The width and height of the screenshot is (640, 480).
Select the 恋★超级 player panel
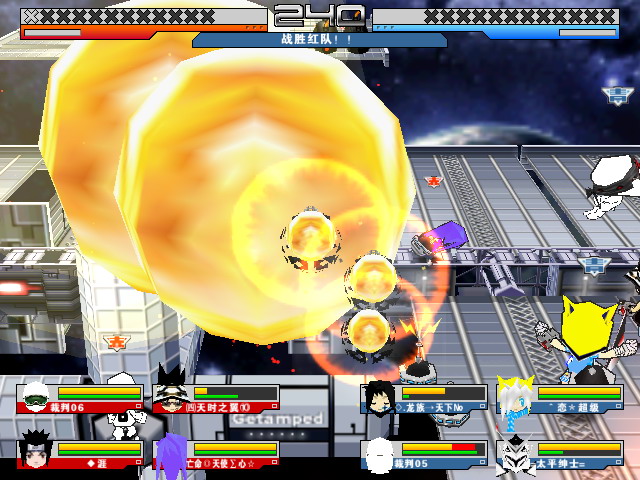click(560, 398)
